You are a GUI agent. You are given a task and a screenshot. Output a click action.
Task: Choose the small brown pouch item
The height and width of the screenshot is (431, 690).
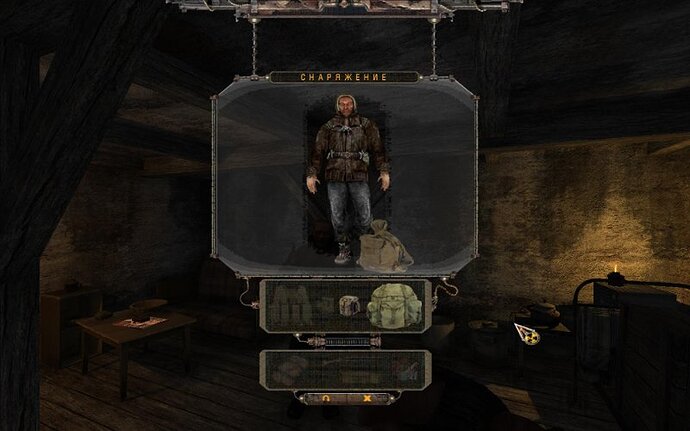coord(349,306)
